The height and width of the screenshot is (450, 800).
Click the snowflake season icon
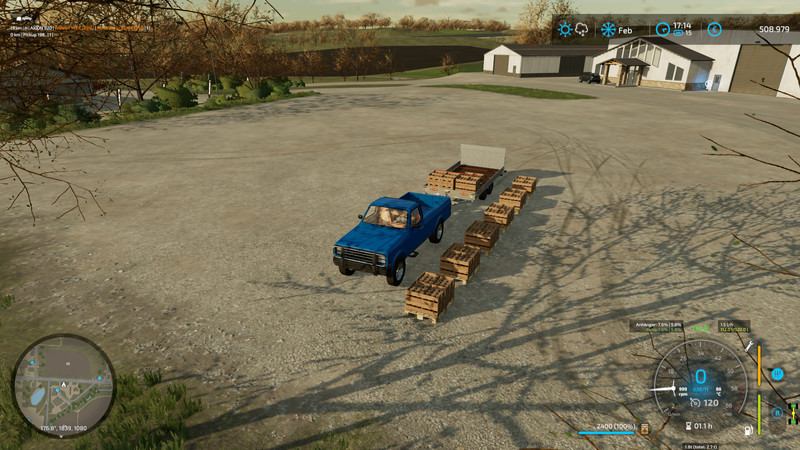[x=608, y=30]
